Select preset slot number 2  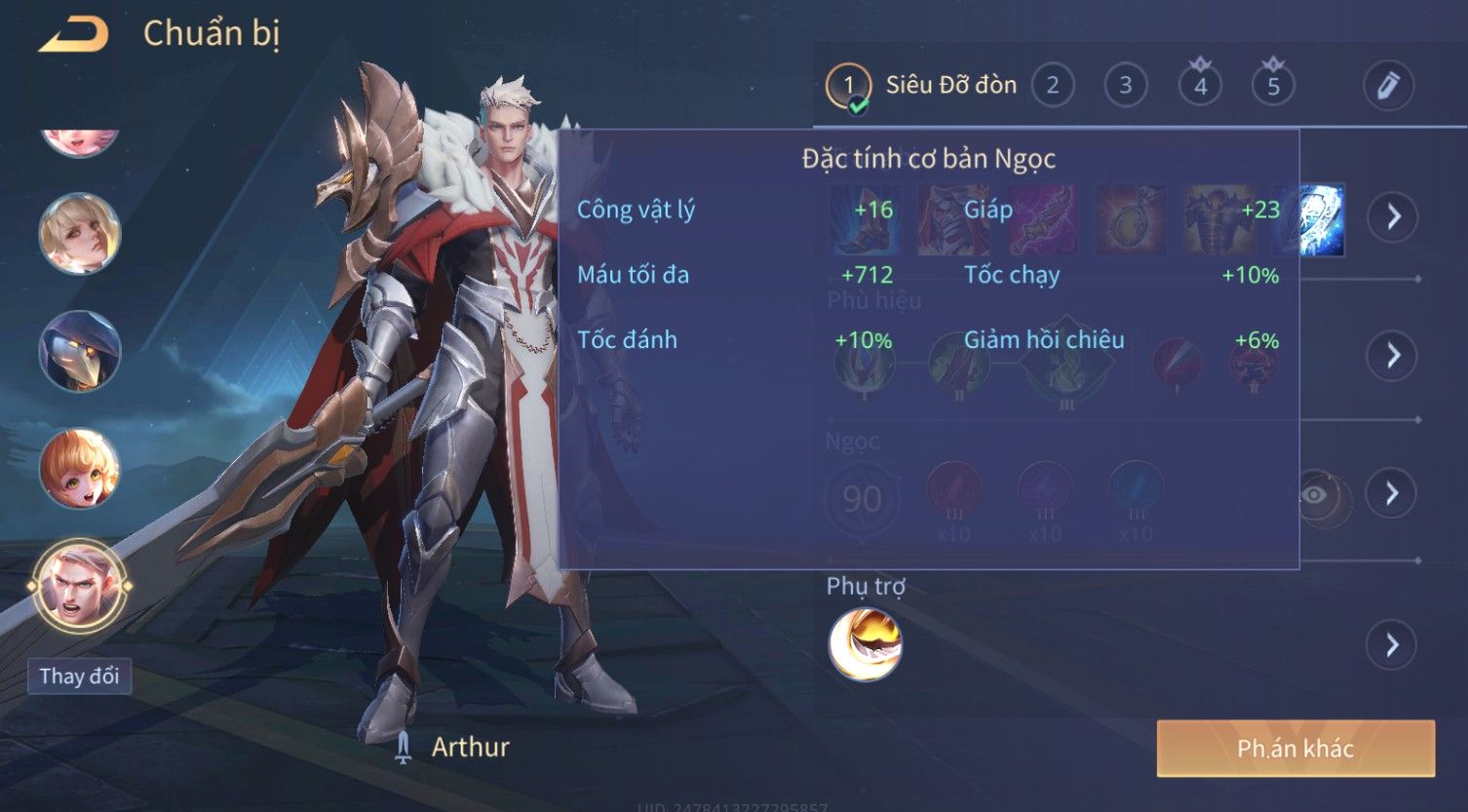click(1052, 86)
